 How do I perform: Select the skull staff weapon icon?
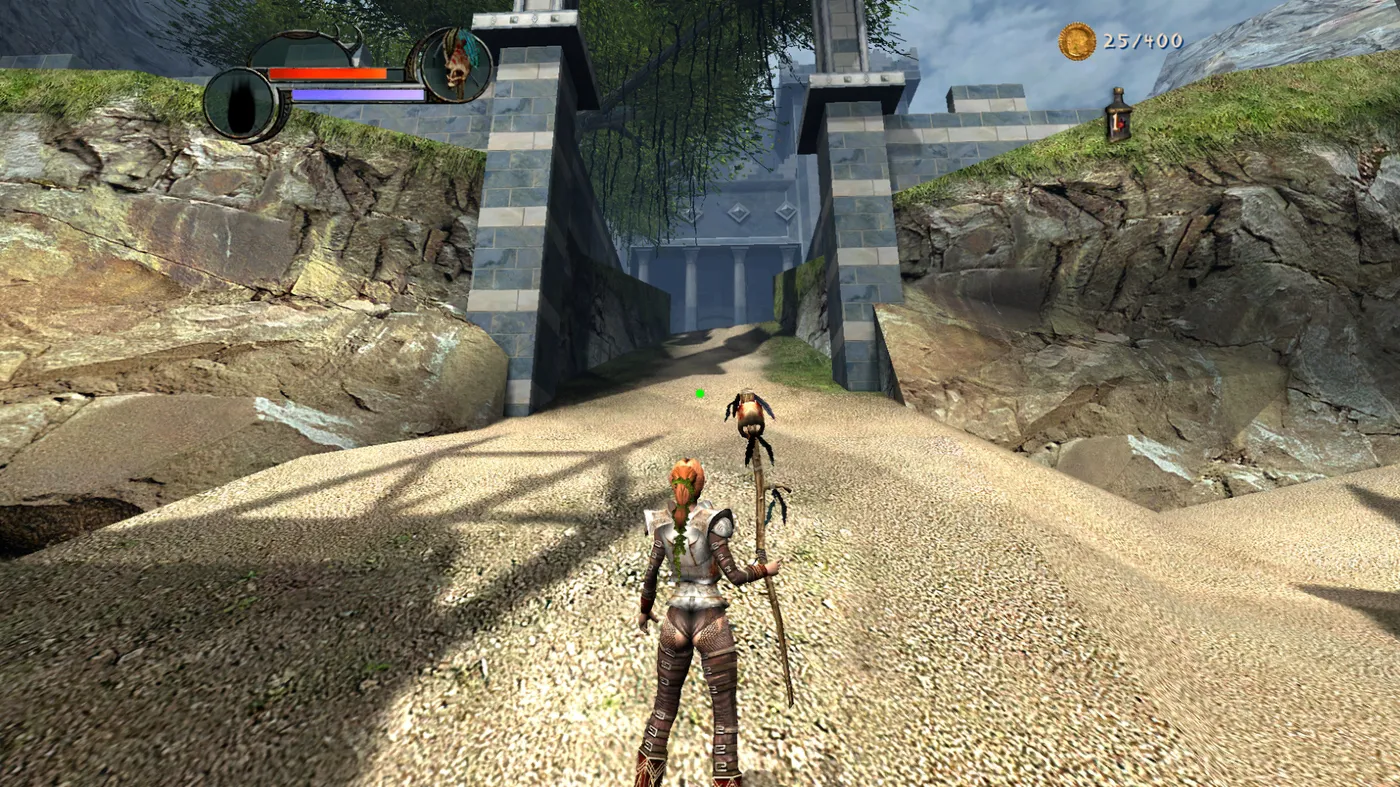pos(455,65)
